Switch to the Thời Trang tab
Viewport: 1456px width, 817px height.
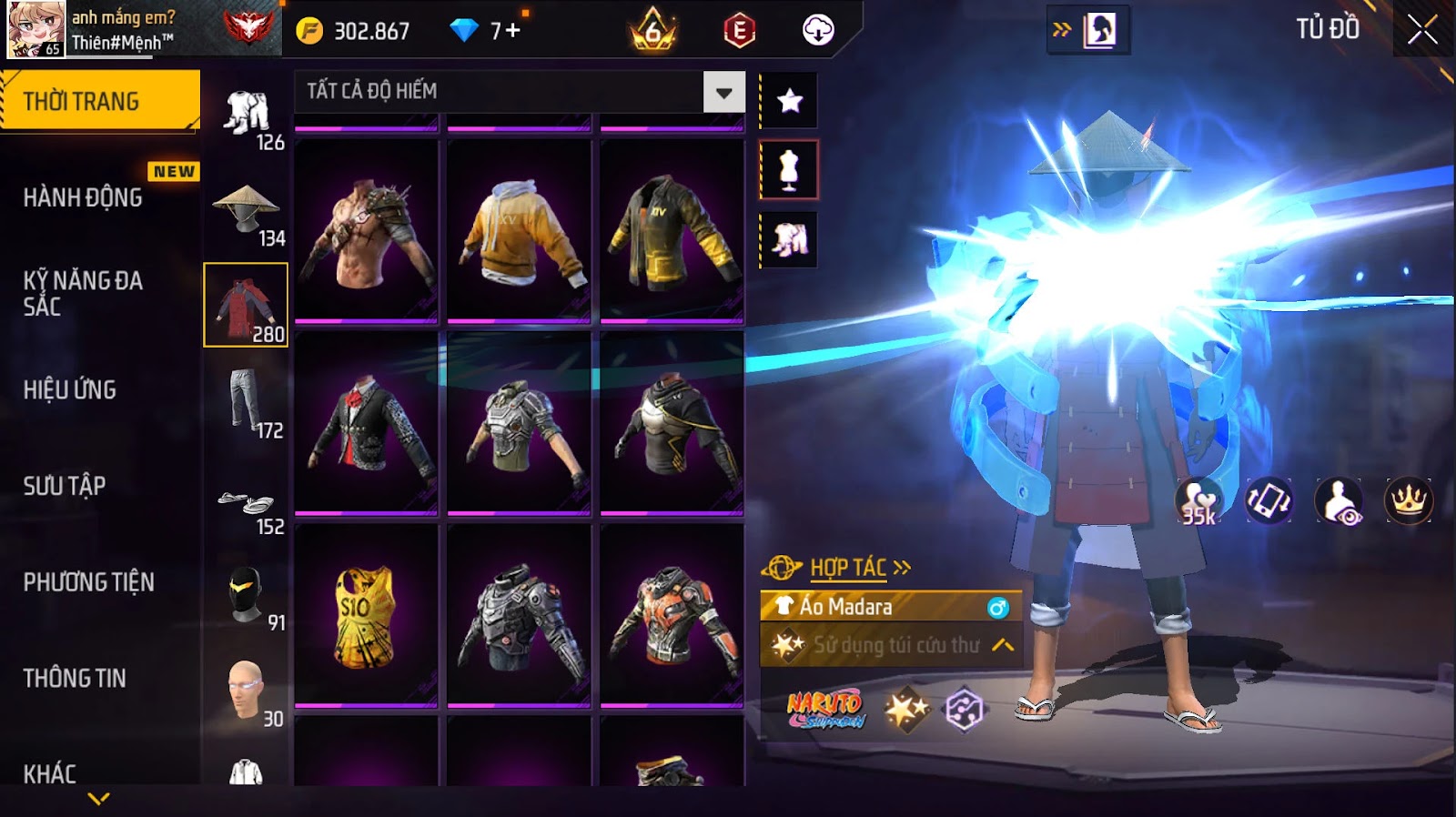(100, 101)
